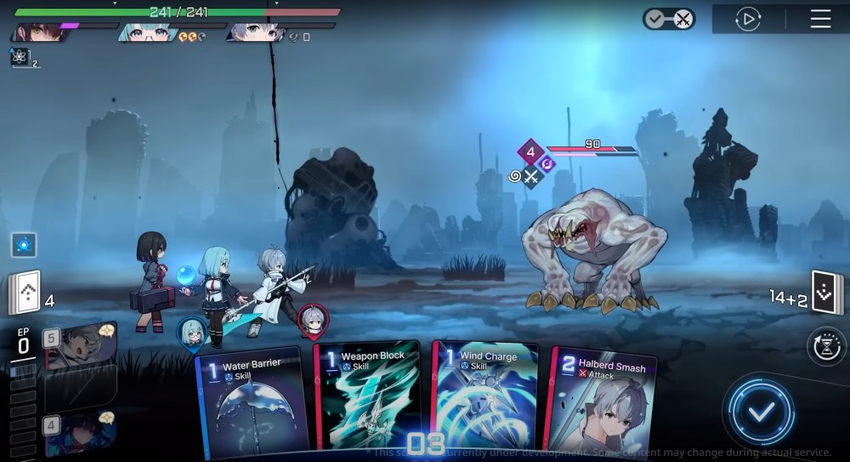
Task: Select the blue-haired character portrait
Action: (147, 33)
